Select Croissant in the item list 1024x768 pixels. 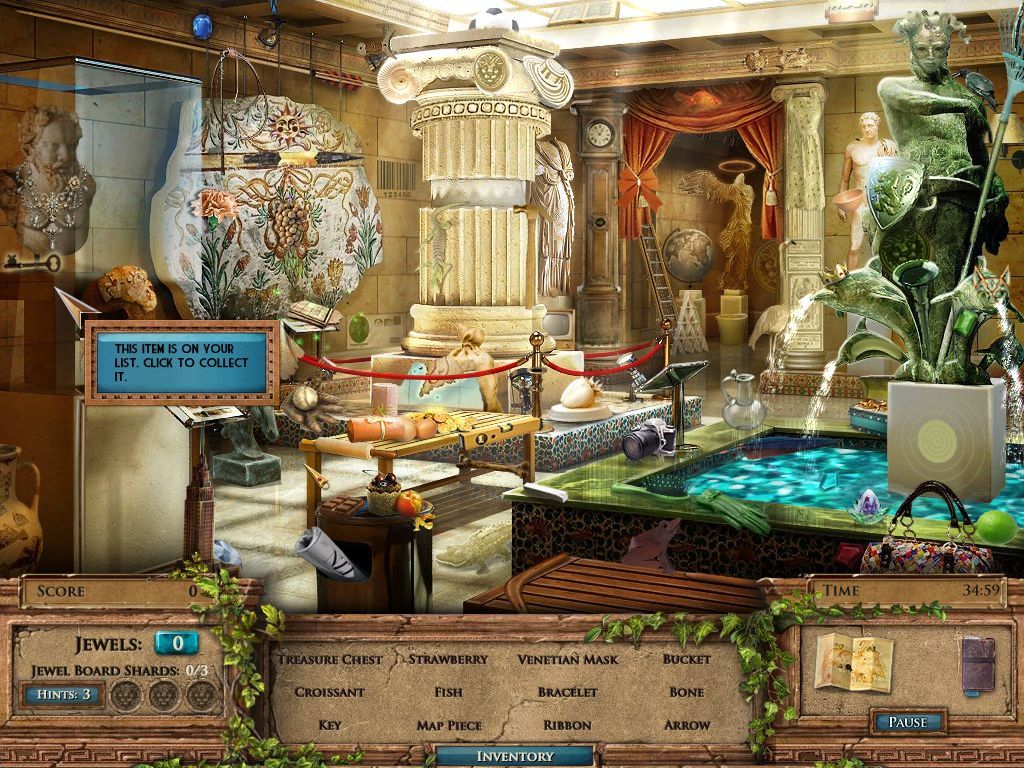click(330, 692)
